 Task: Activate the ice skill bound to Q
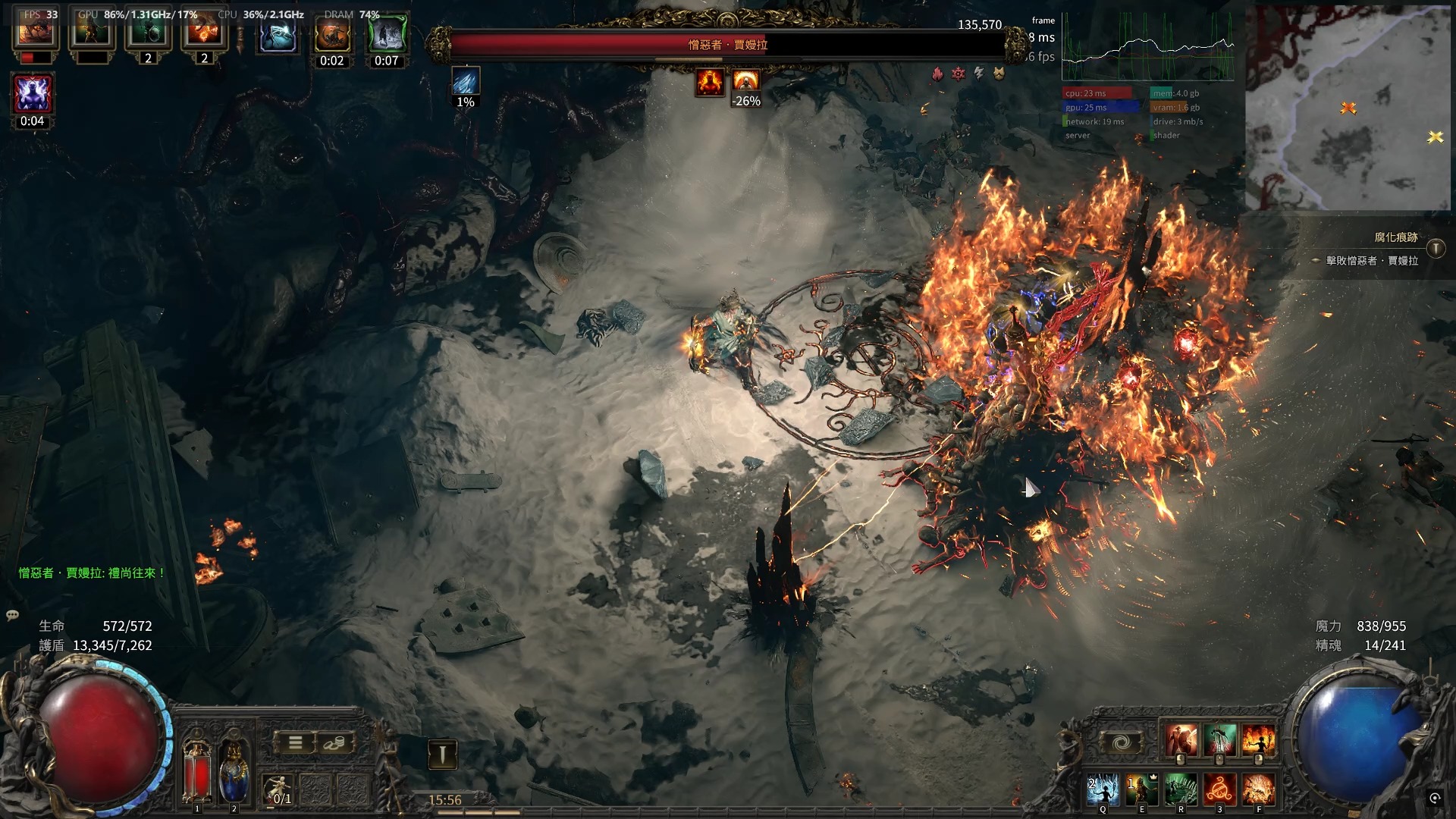[1103, 789]
